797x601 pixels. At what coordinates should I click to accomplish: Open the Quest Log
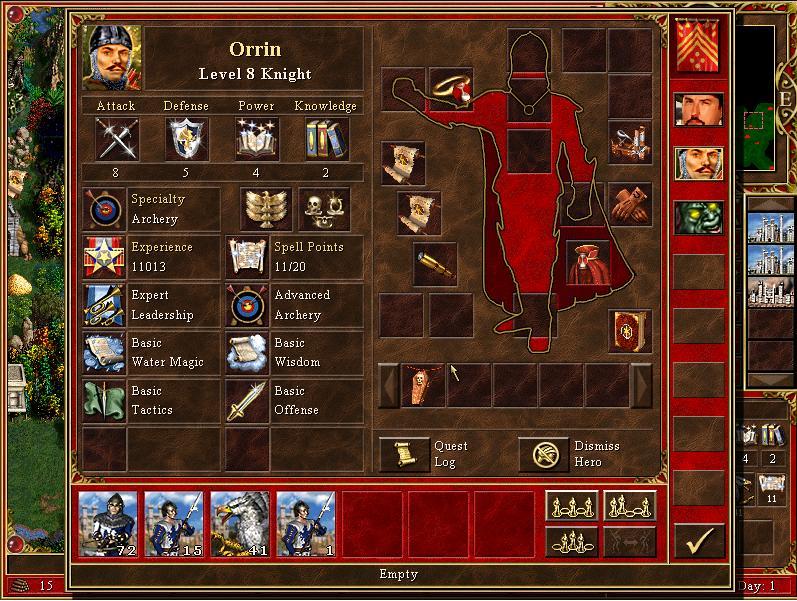point(405,455)
